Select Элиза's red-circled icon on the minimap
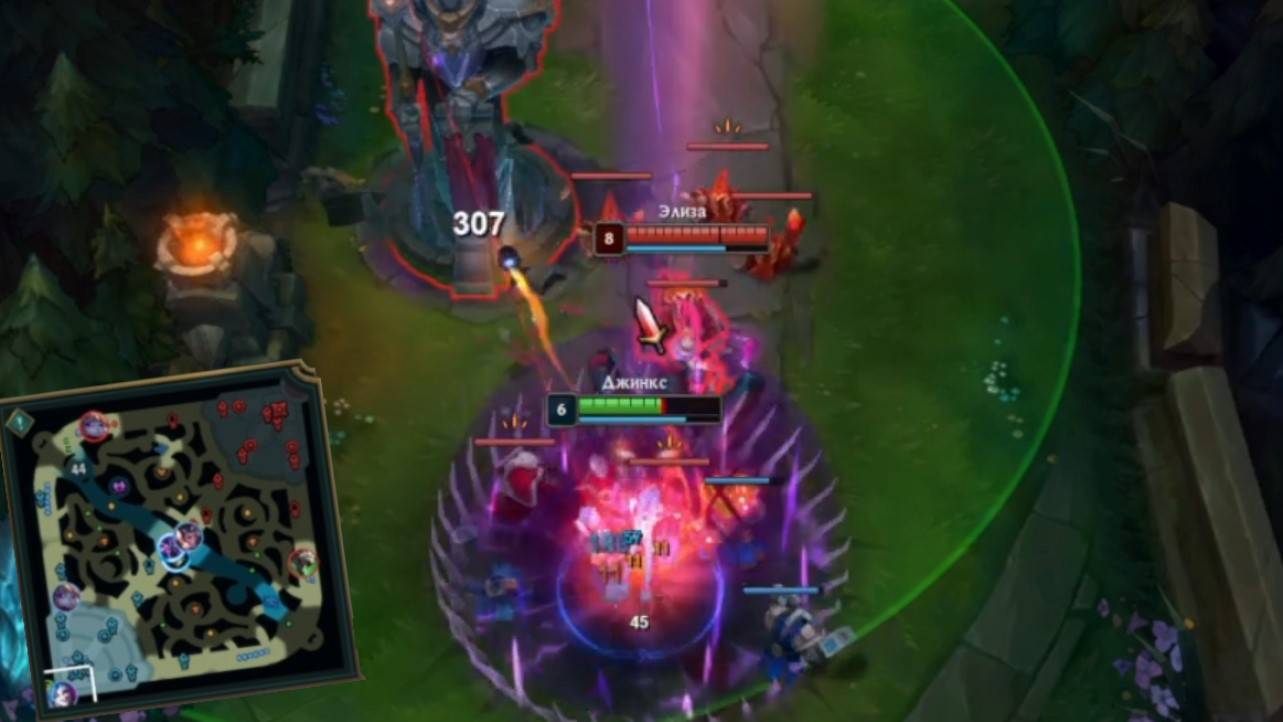Viewport: 1283px width, 722px height. pyautogui.click(x=93, y=425)
